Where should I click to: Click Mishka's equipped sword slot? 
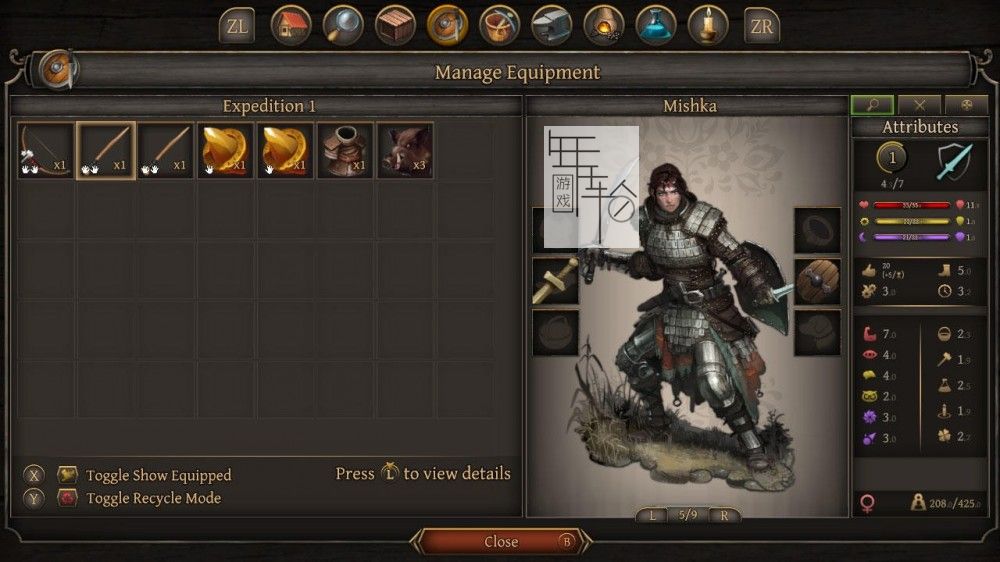click(556, 281)
